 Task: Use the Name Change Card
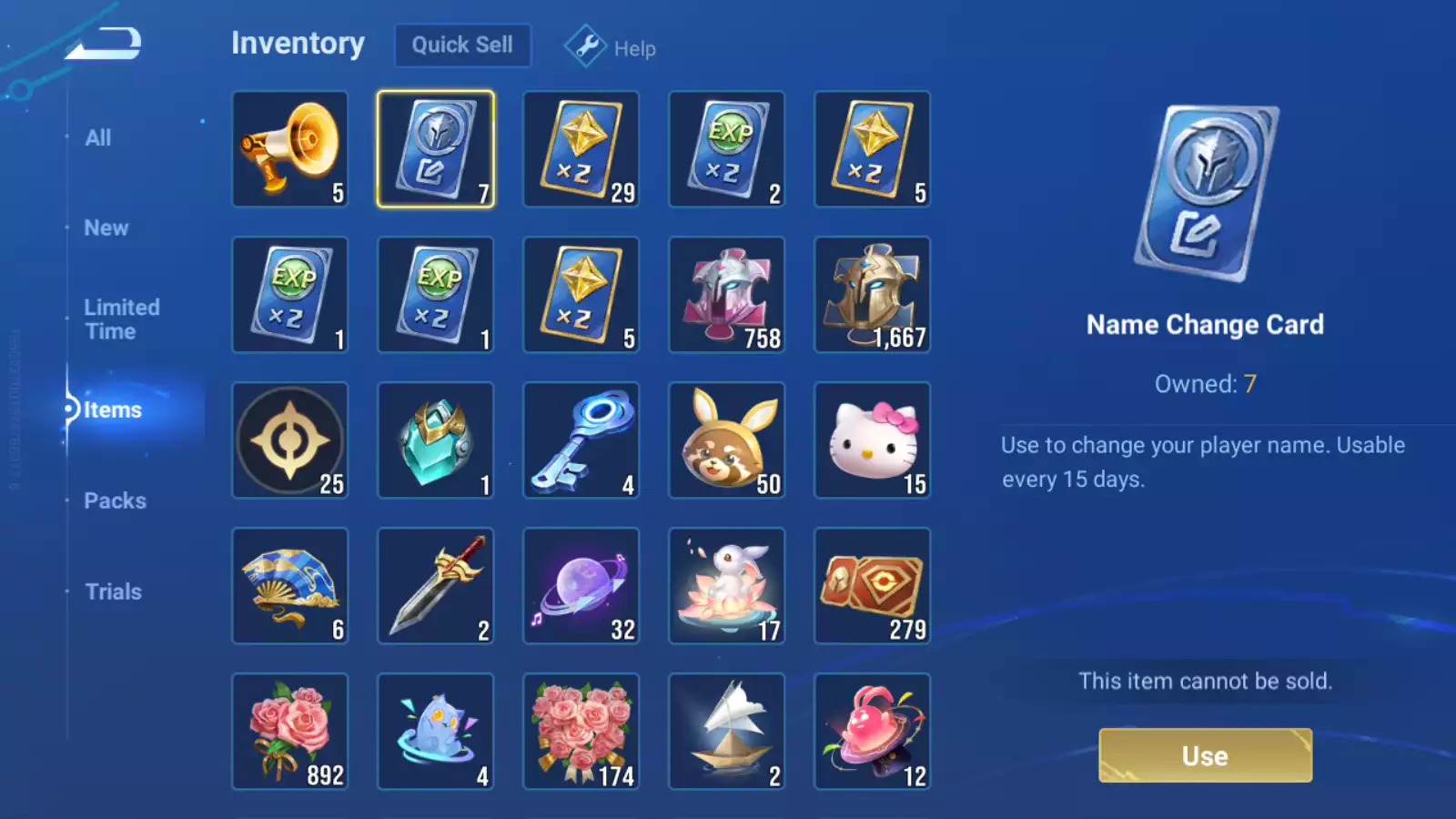click(1205, 755)
